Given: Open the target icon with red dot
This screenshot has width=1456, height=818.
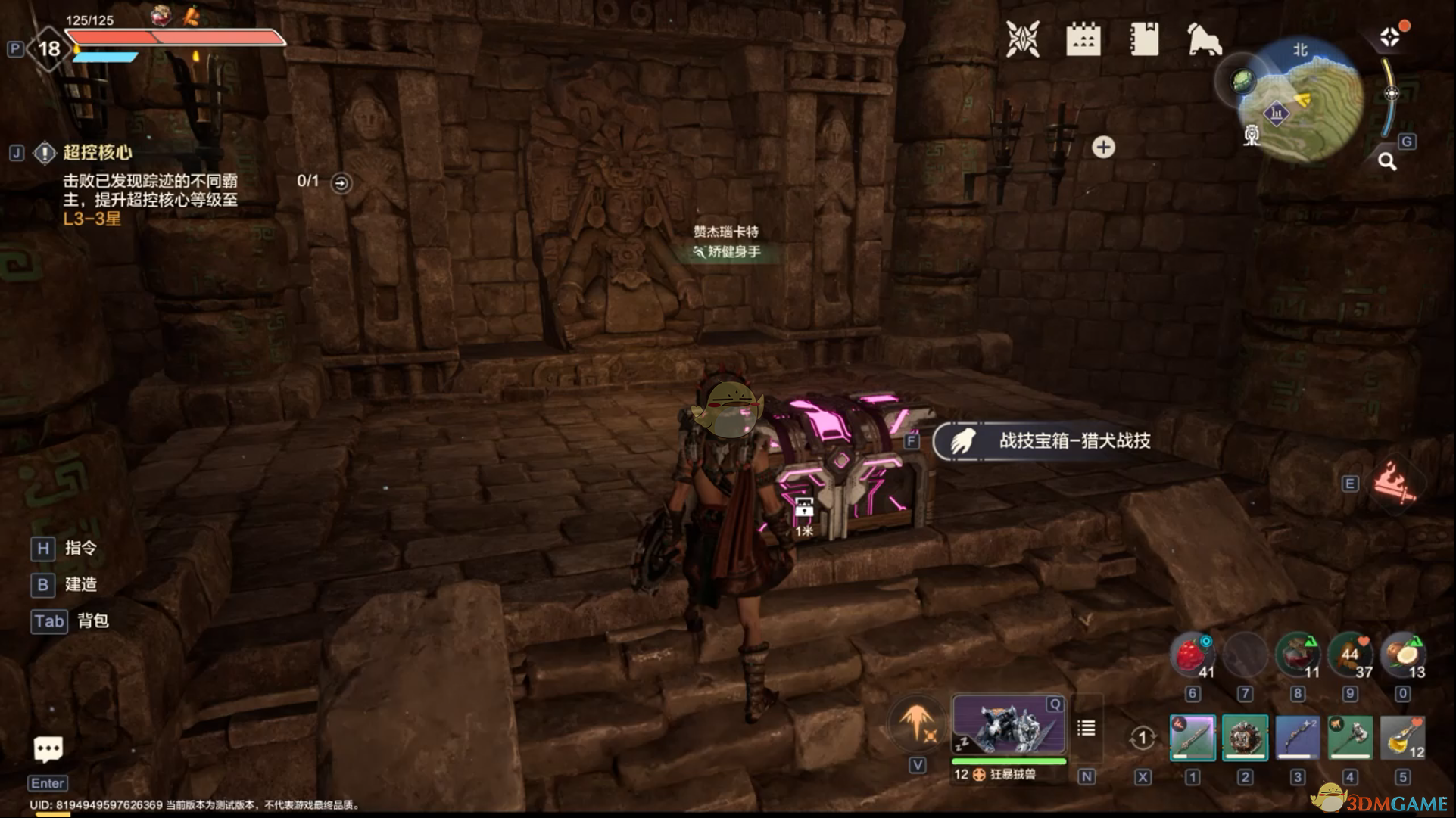Looking at the screenshot, I should click(1390, 36).
